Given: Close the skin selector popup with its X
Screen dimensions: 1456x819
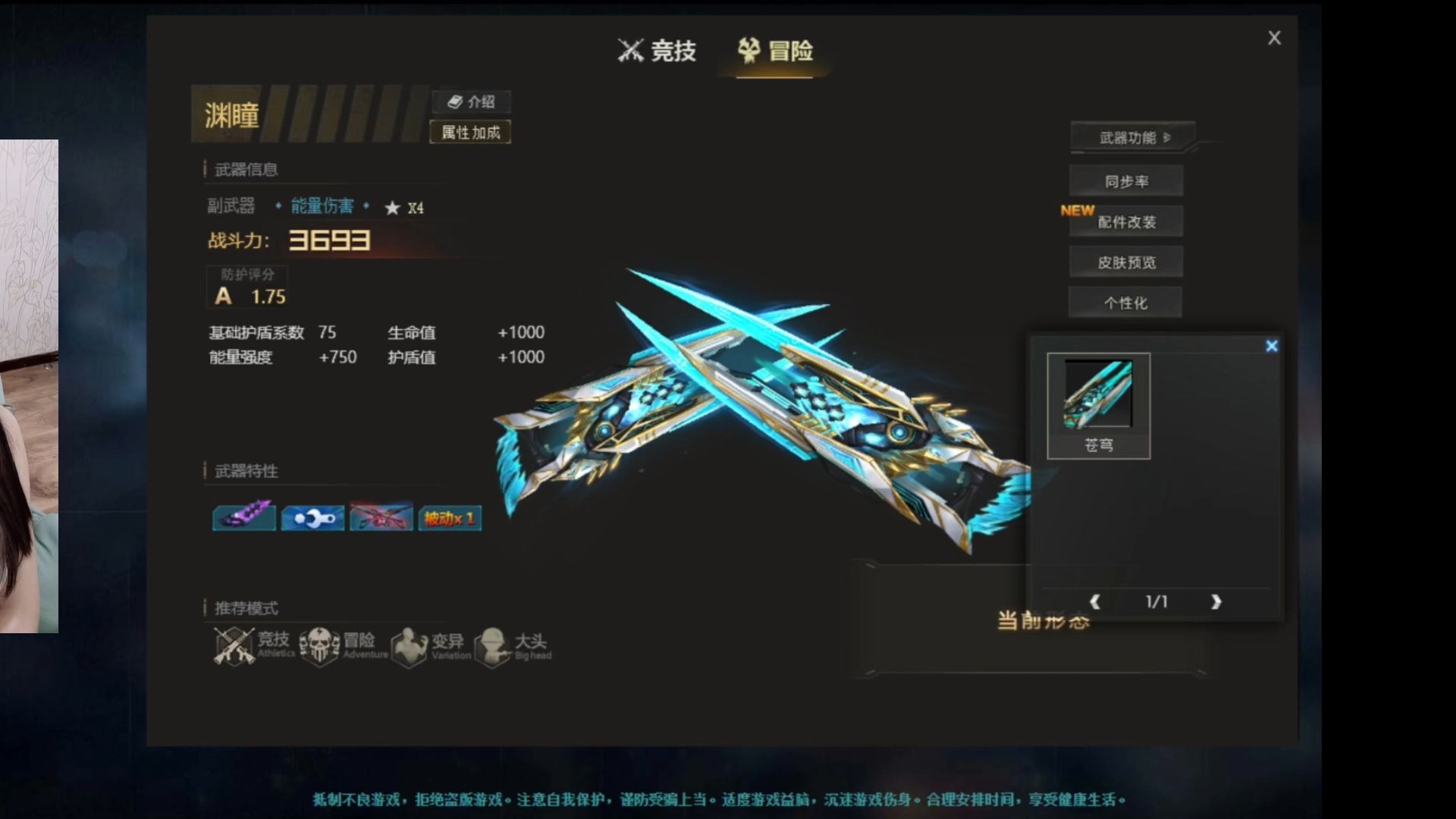Looking at the screenshot, I should (1271, 346).
